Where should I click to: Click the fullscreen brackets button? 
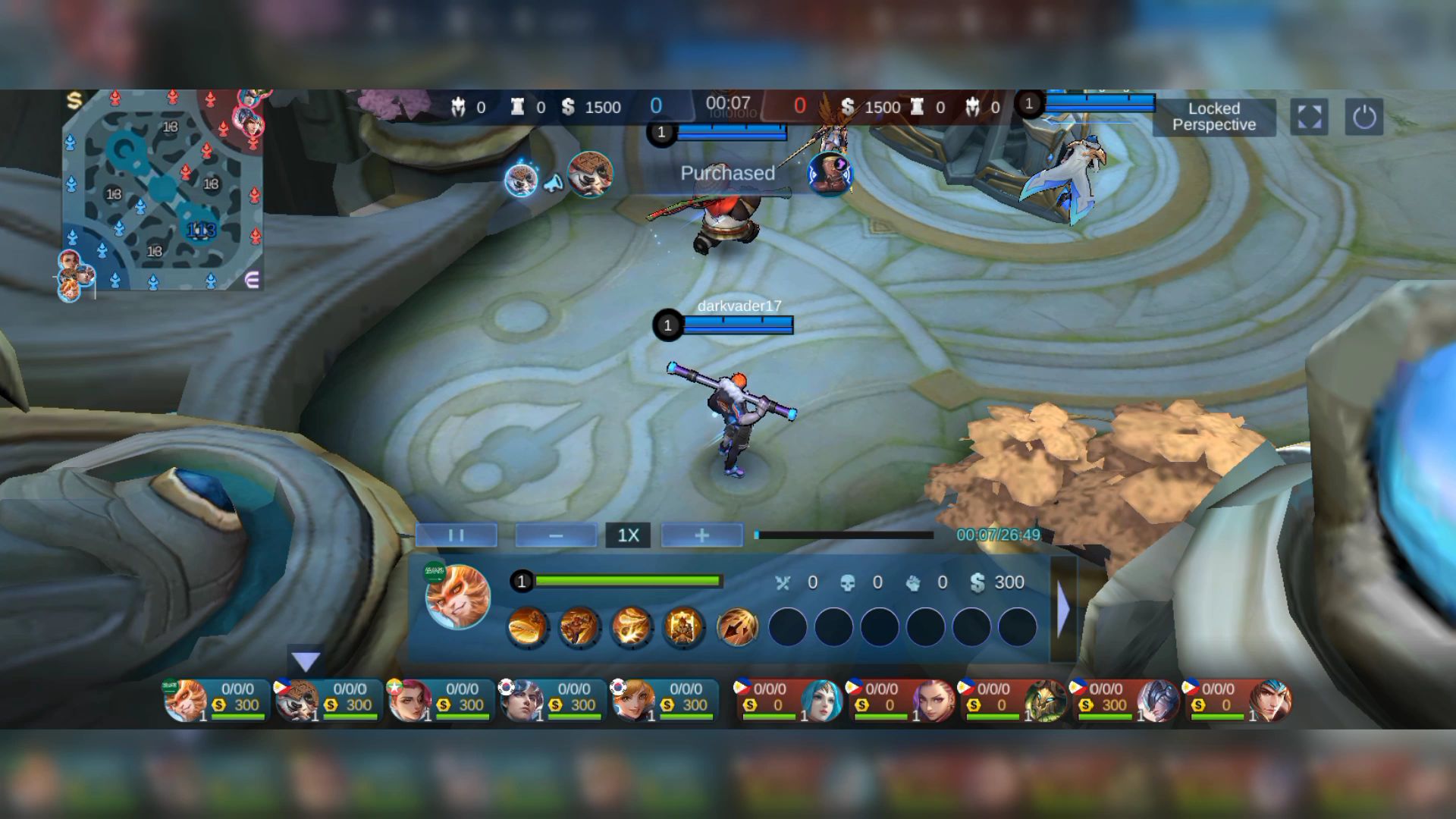1309,117
